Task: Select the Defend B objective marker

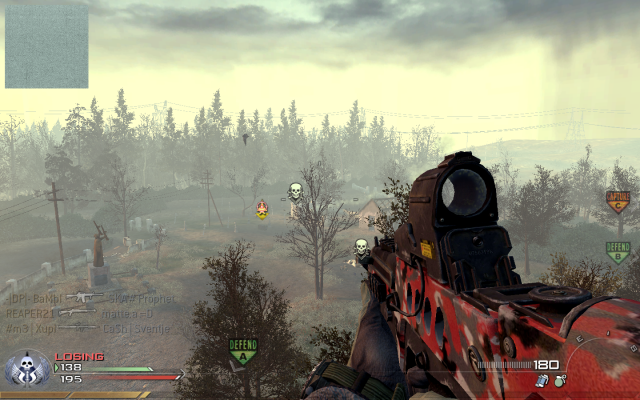Action: (x=618, y=251)
